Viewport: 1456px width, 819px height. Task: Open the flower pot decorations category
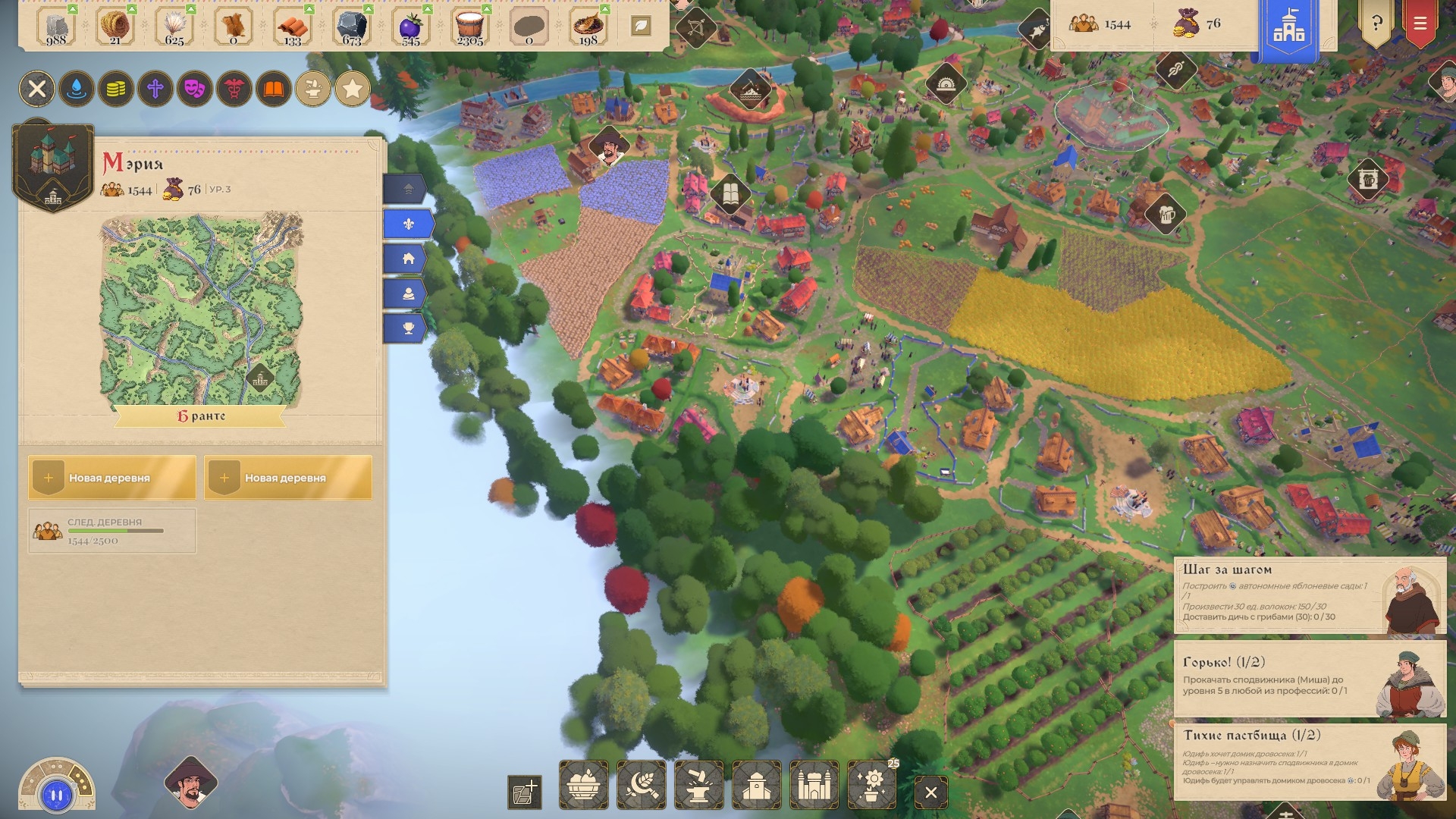(872, 786)
